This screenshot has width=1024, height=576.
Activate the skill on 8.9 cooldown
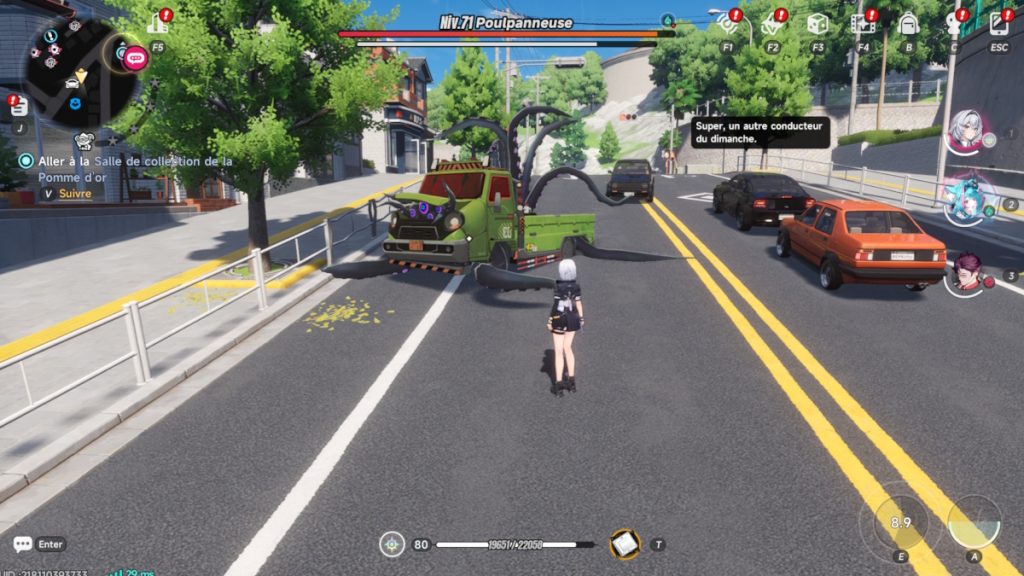pos(900,523)
